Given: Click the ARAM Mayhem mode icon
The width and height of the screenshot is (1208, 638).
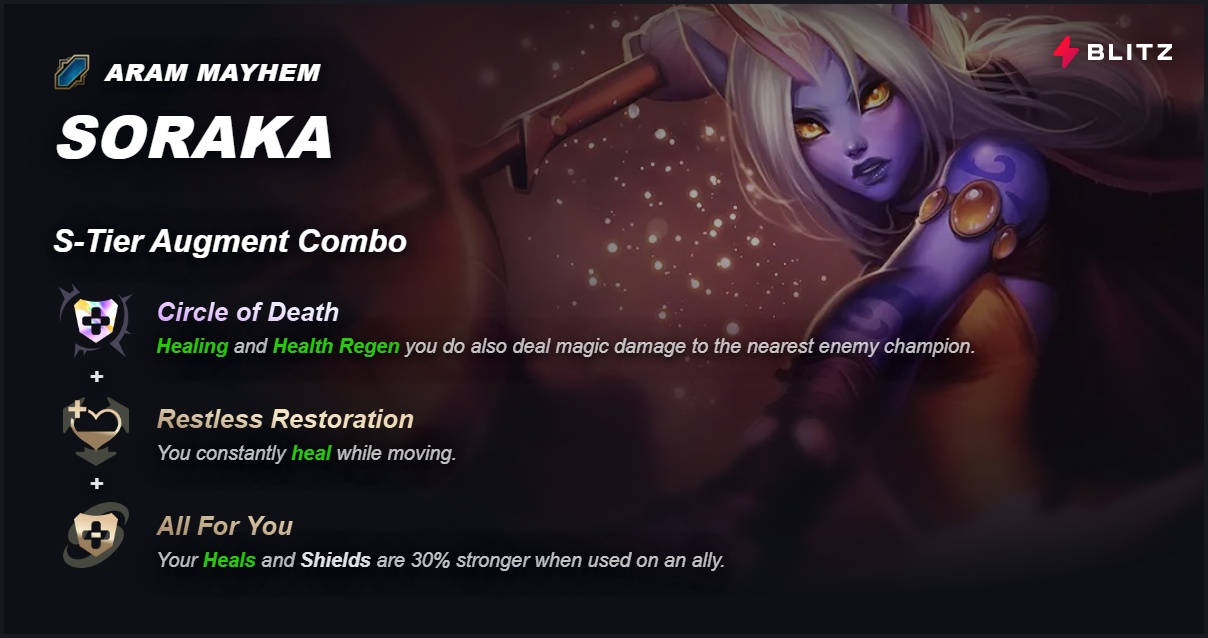Looking at the screenshot, I should point(73,73).
